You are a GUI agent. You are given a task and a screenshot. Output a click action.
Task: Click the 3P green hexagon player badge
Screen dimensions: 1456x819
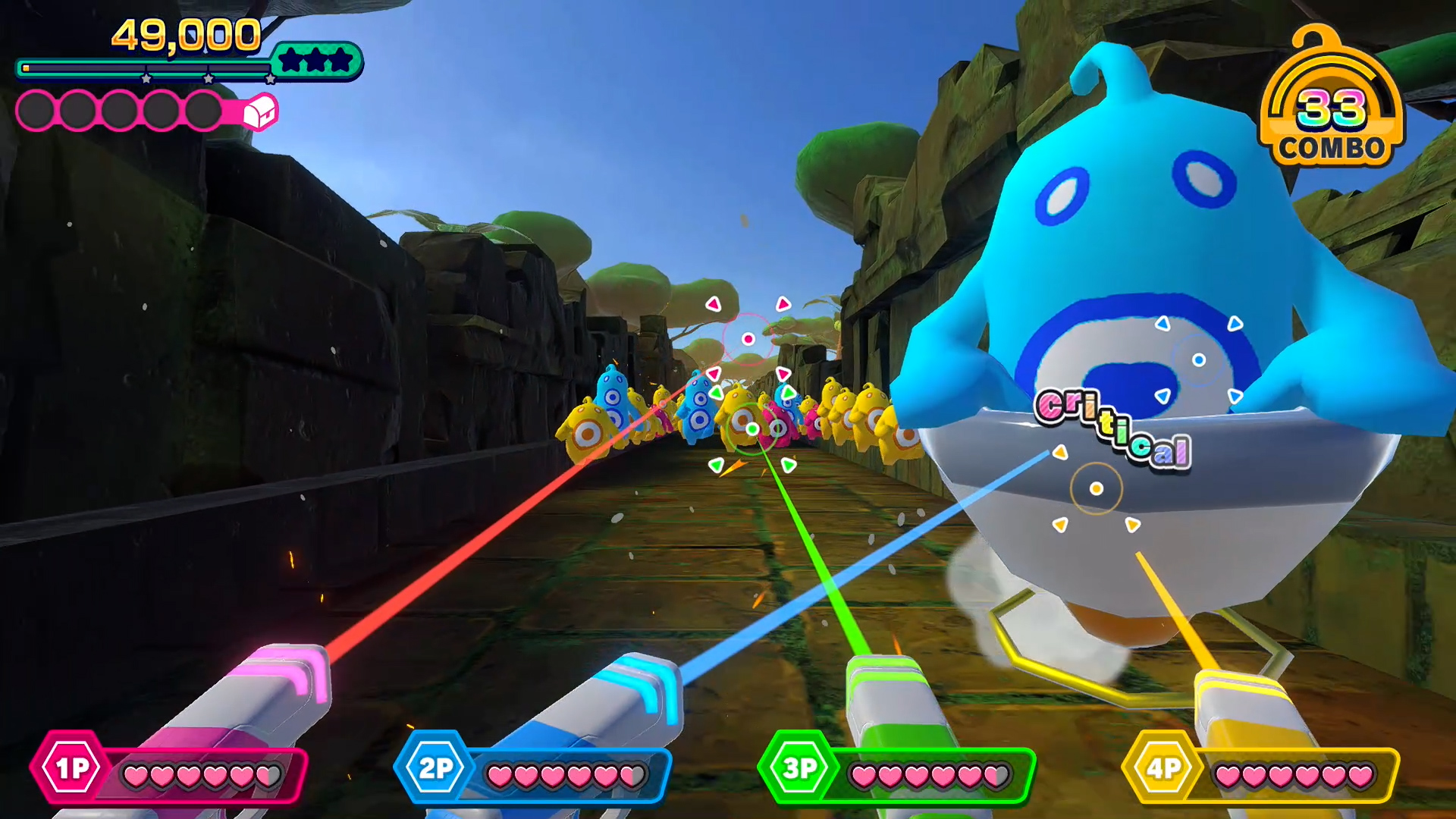799,768
